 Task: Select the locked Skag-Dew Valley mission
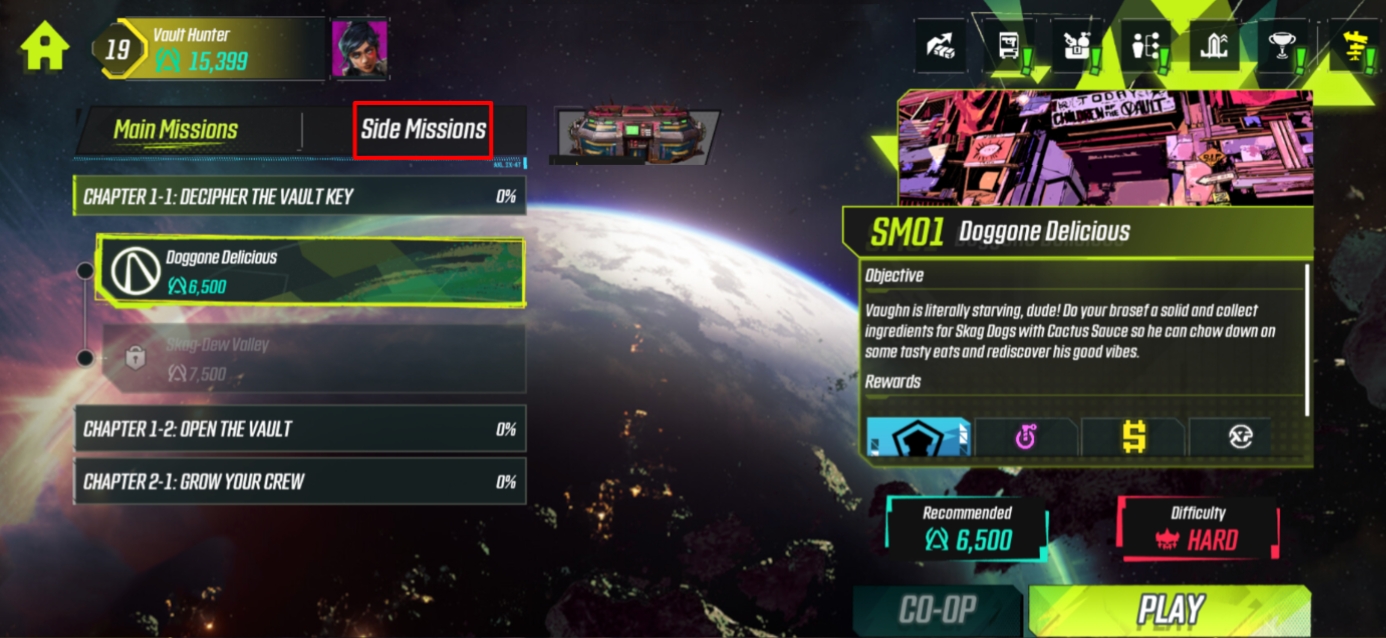pyautogui.click(x=310, y=359)
